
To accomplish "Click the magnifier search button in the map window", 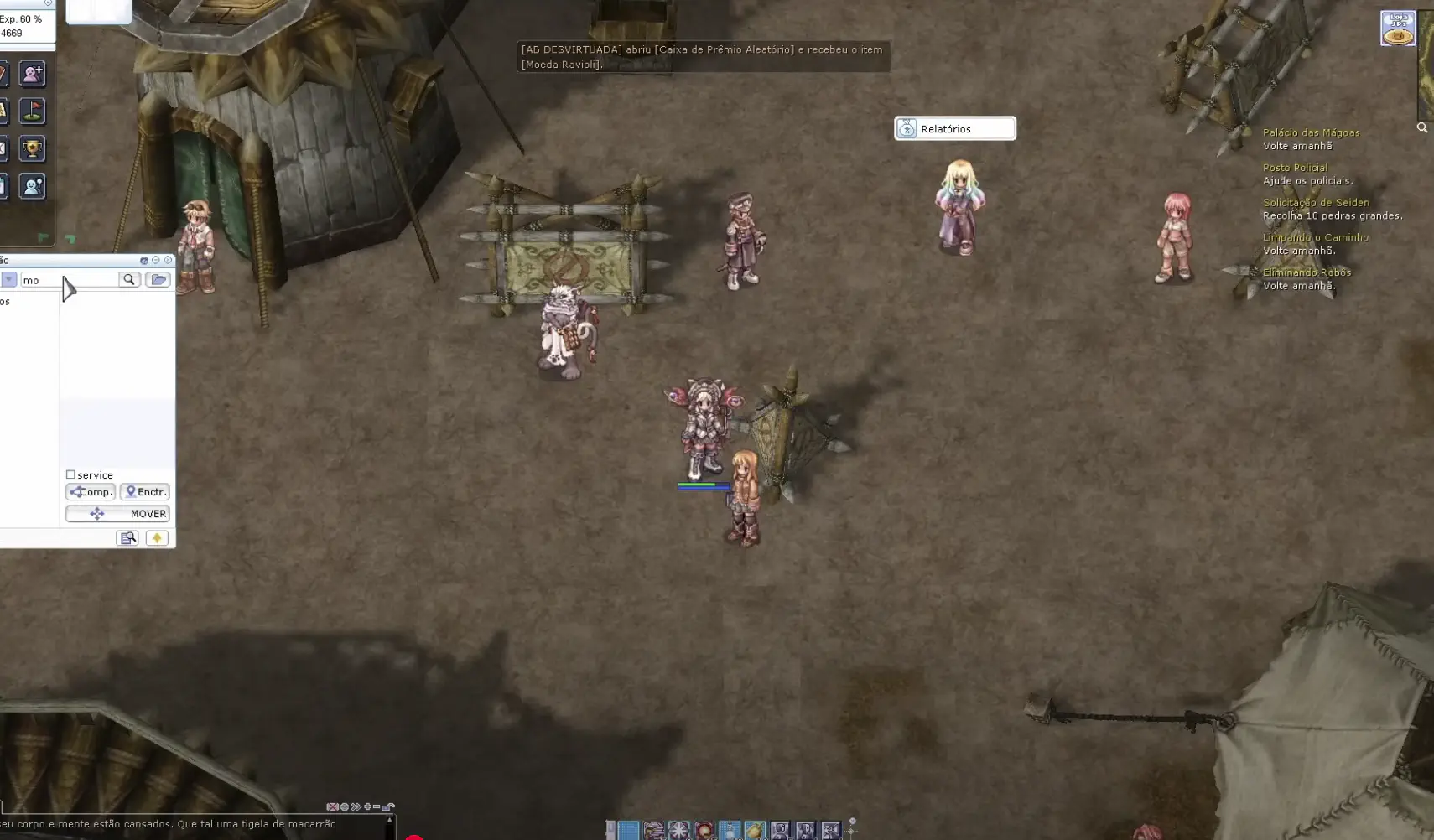I will [129, 280].
